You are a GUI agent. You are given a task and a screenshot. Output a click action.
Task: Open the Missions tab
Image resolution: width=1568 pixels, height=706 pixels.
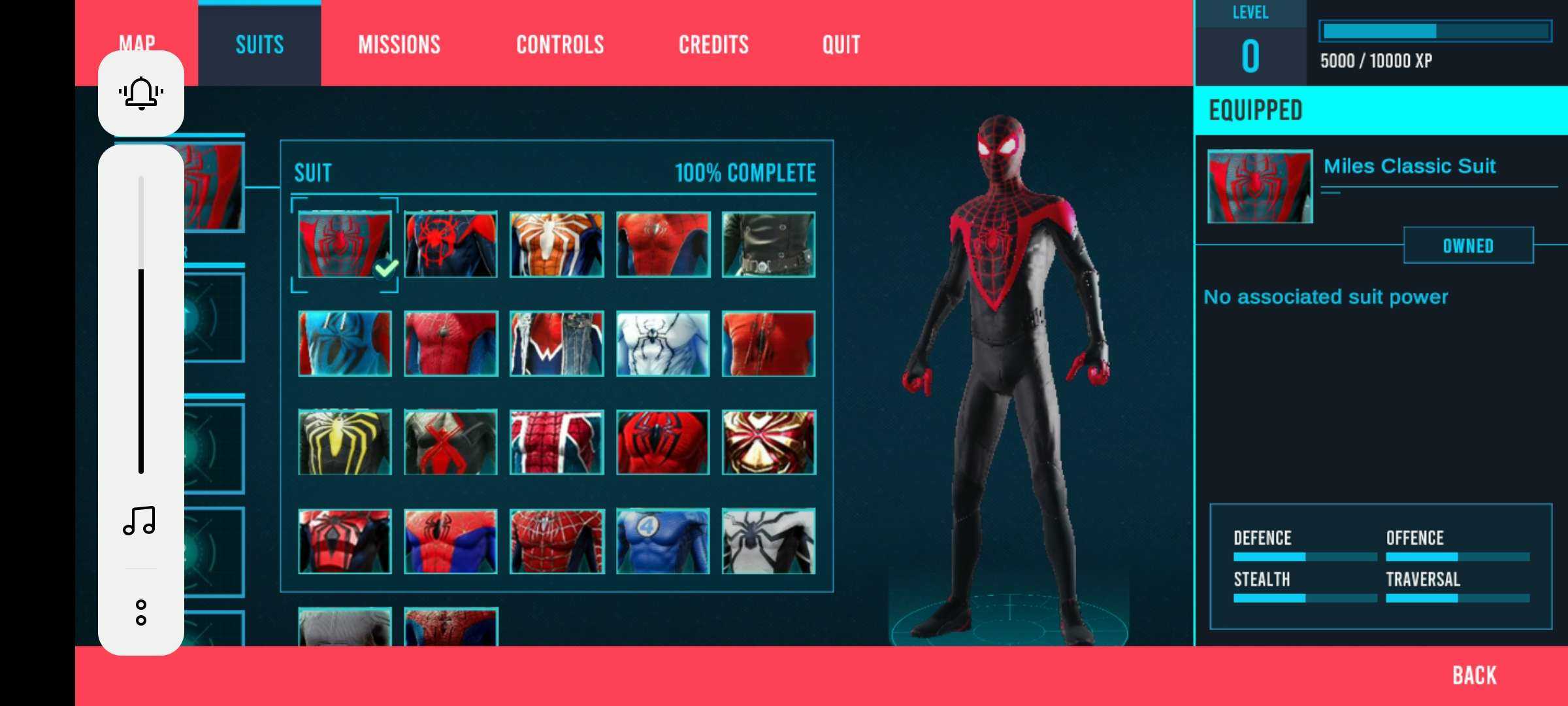pos(399,44)
